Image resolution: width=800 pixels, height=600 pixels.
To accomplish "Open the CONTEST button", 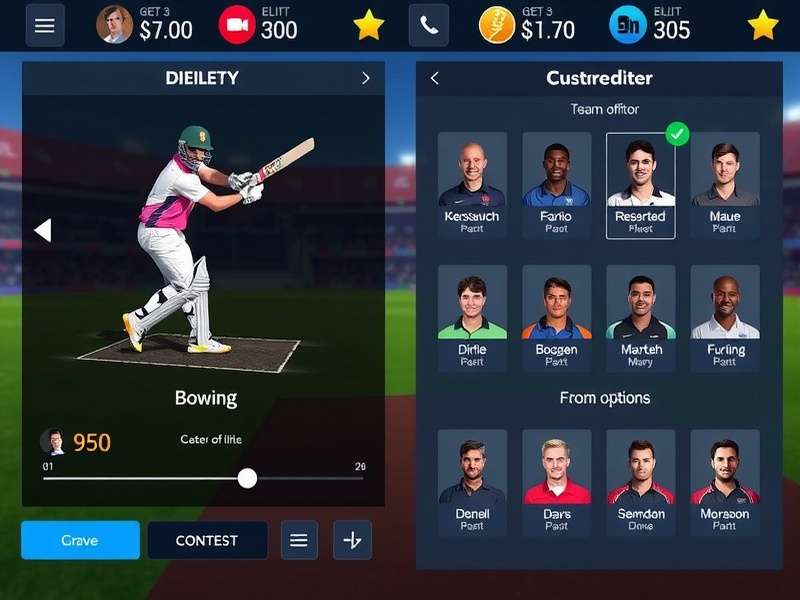I will [207, 540].
